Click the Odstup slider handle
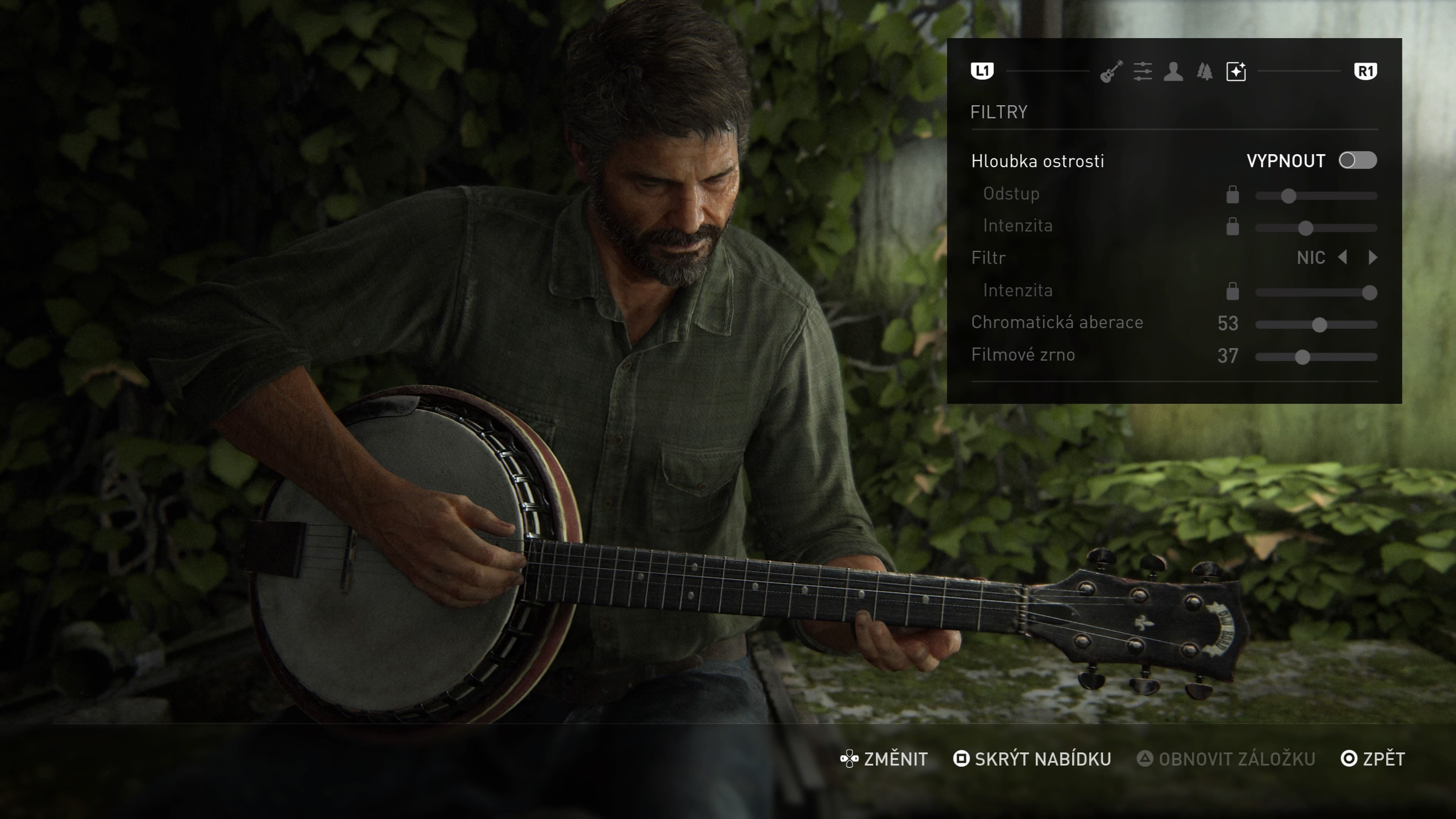This screenshot has height=819, width=1456. coord(1288,196)
